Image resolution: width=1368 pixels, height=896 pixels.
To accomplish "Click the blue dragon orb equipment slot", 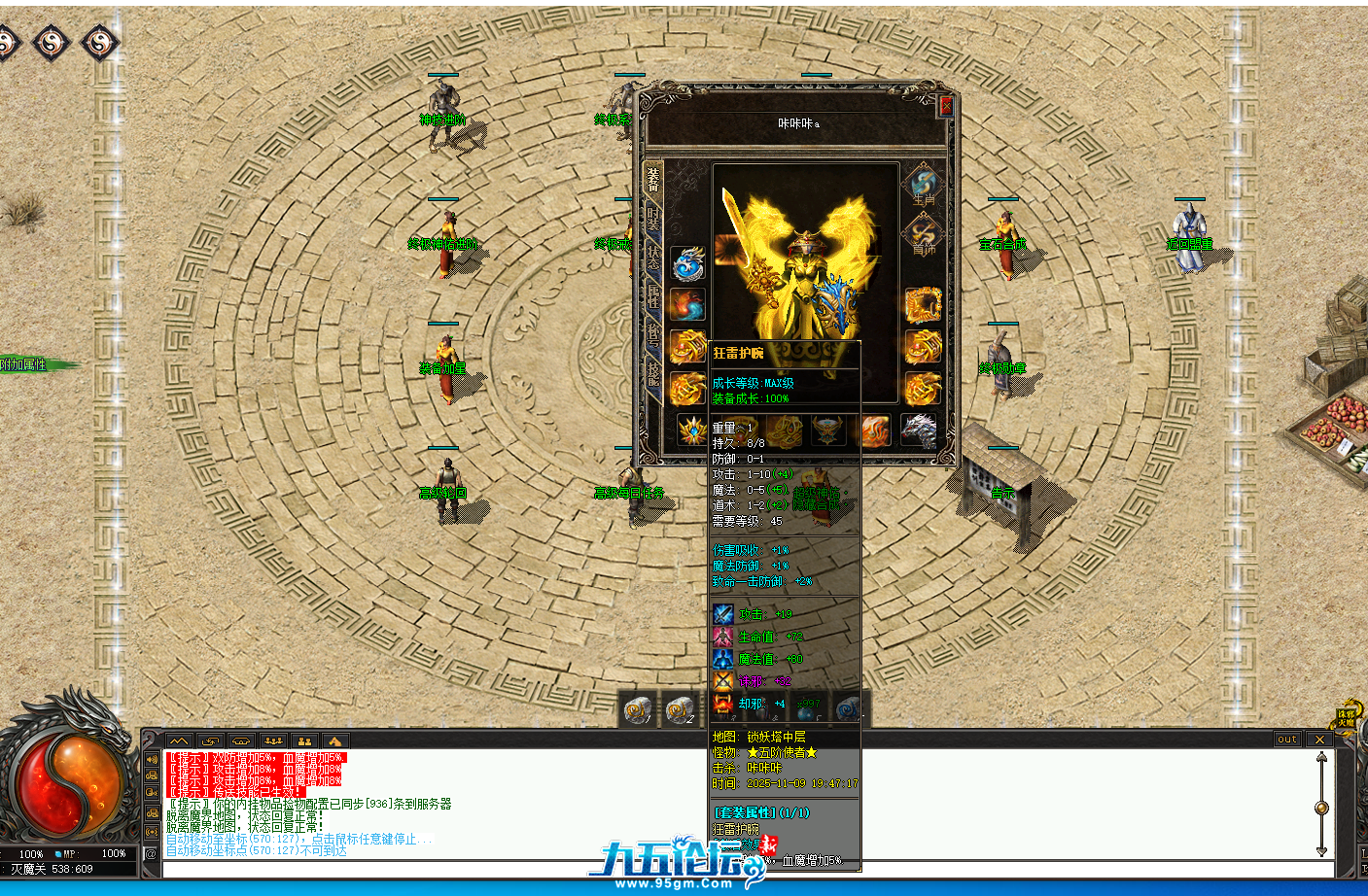I will pyautogui.click(x=687, y=264).
